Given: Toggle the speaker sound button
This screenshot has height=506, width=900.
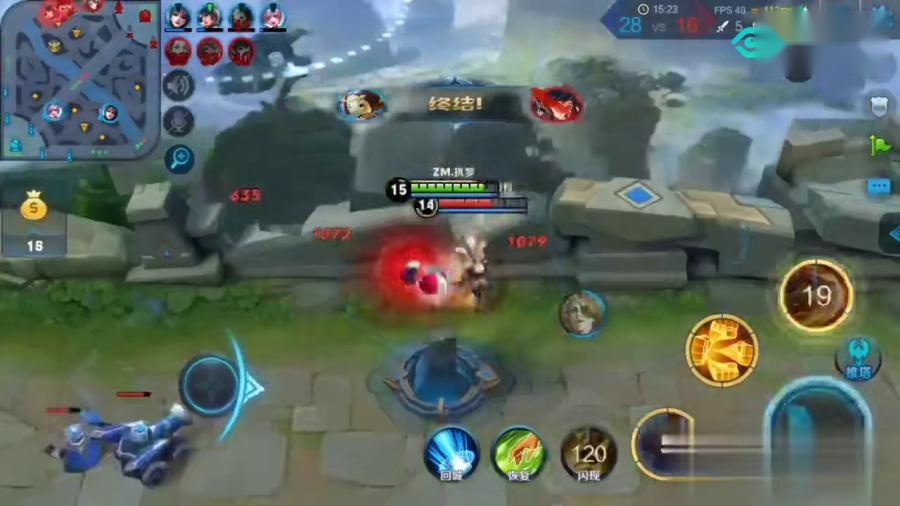Looking at the screenshot, I should (178, 85).
